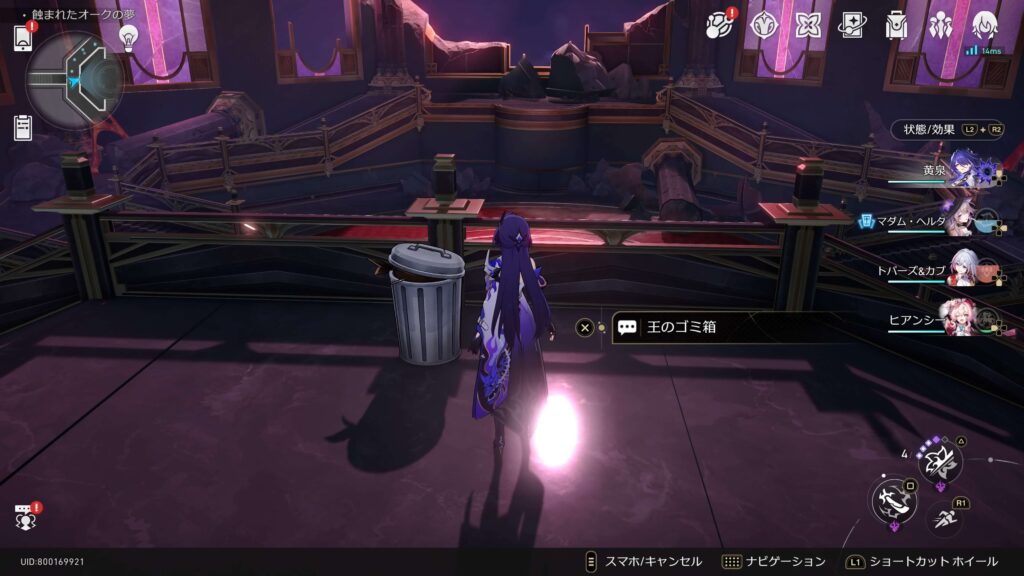Open the three-figure team setup icon
Viewport: 1024px width, 576px height.
point(941,24)
